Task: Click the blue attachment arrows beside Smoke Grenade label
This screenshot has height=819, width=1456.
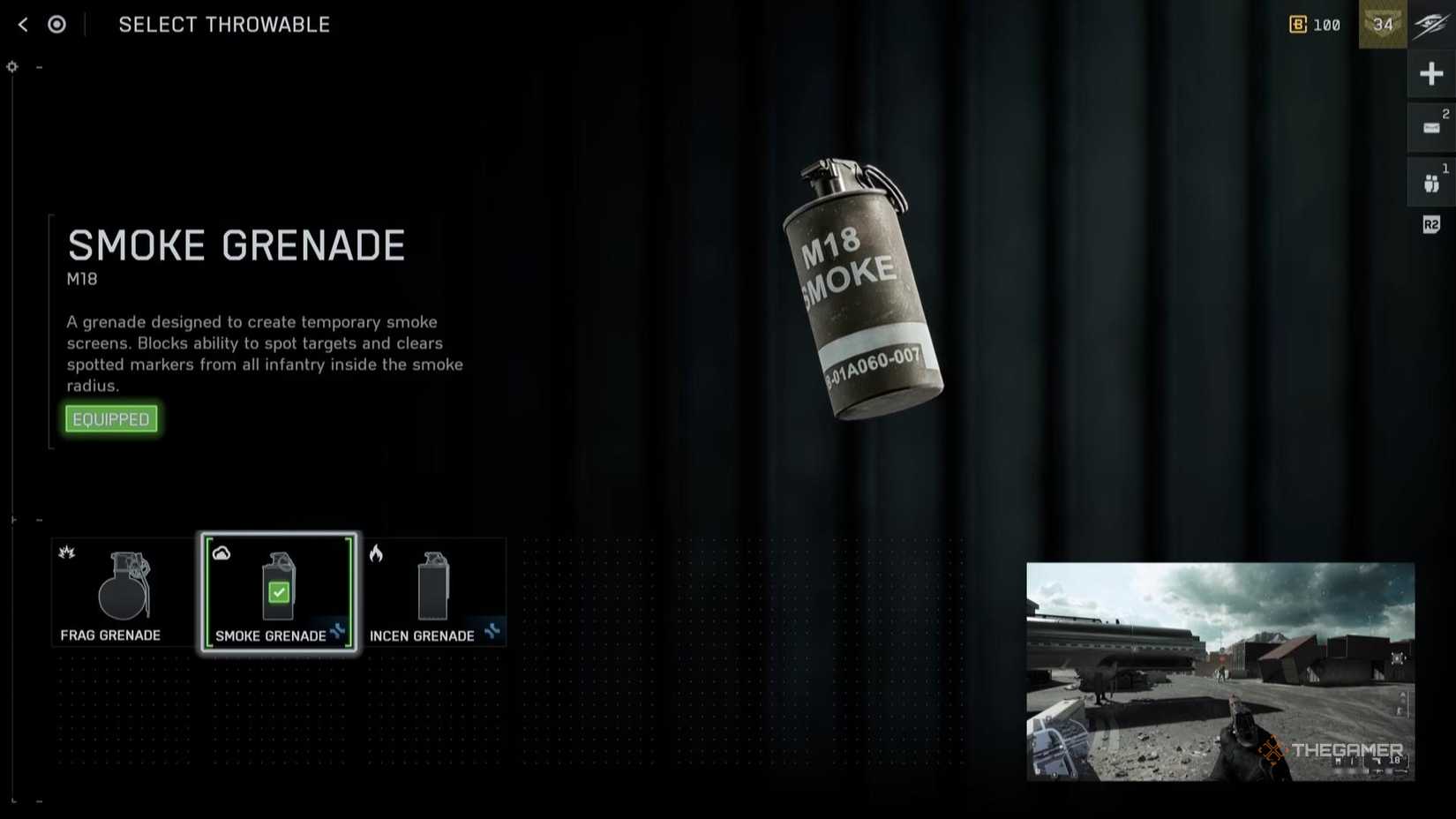Action: pyautogui.click(x=337, y=632)
